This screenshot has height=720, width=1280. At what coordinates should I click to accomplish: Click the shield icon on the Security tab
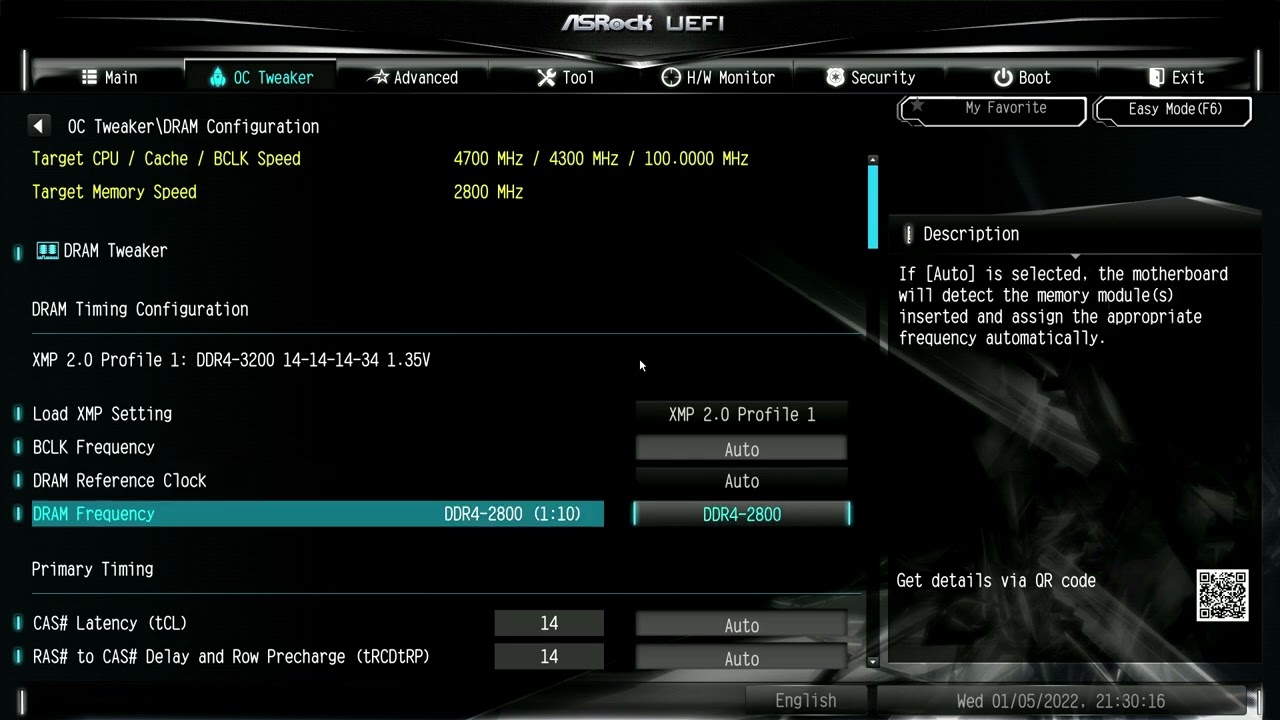[x=833, y=76]
